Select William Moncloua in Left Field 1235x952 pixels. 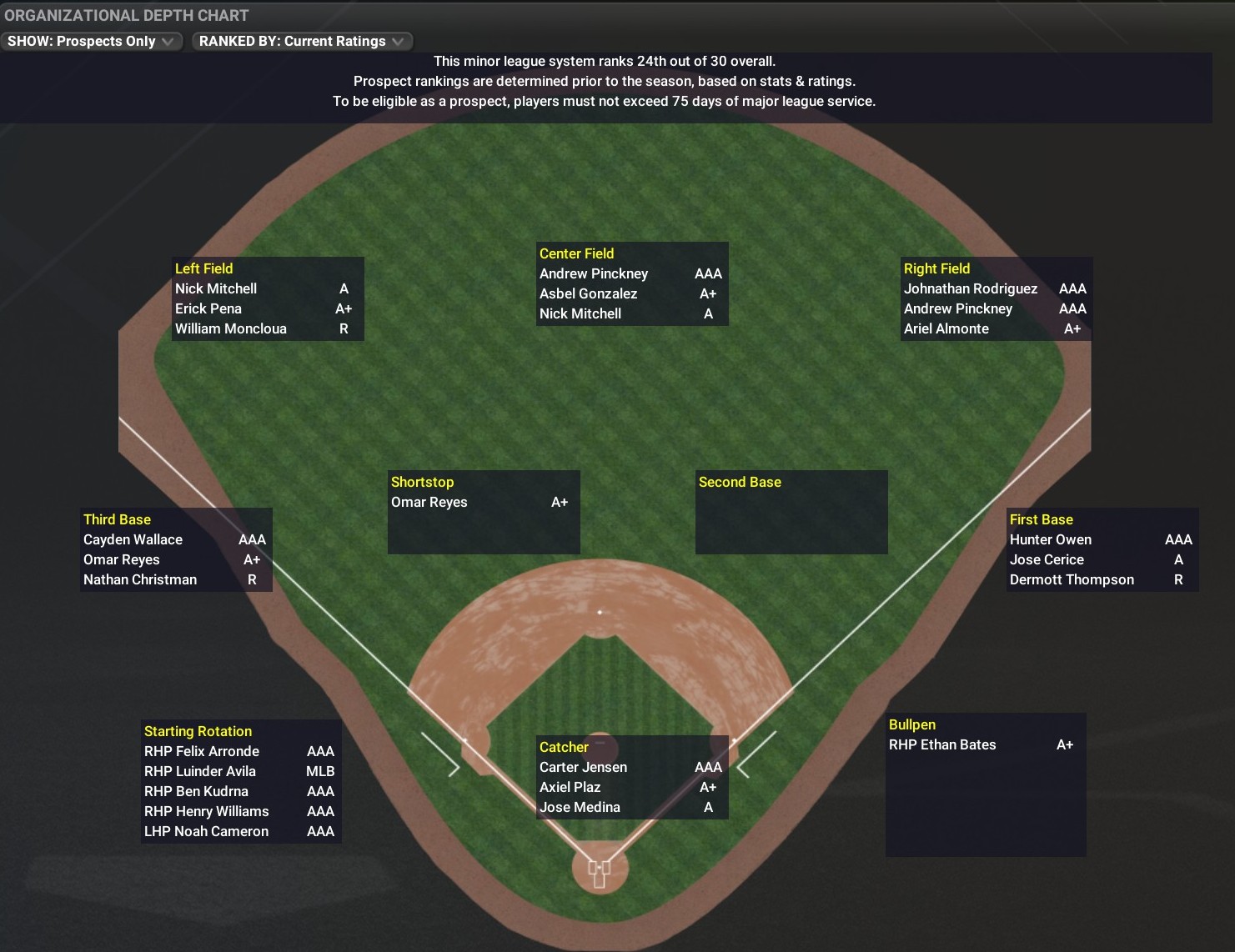(x=230, y=328)
